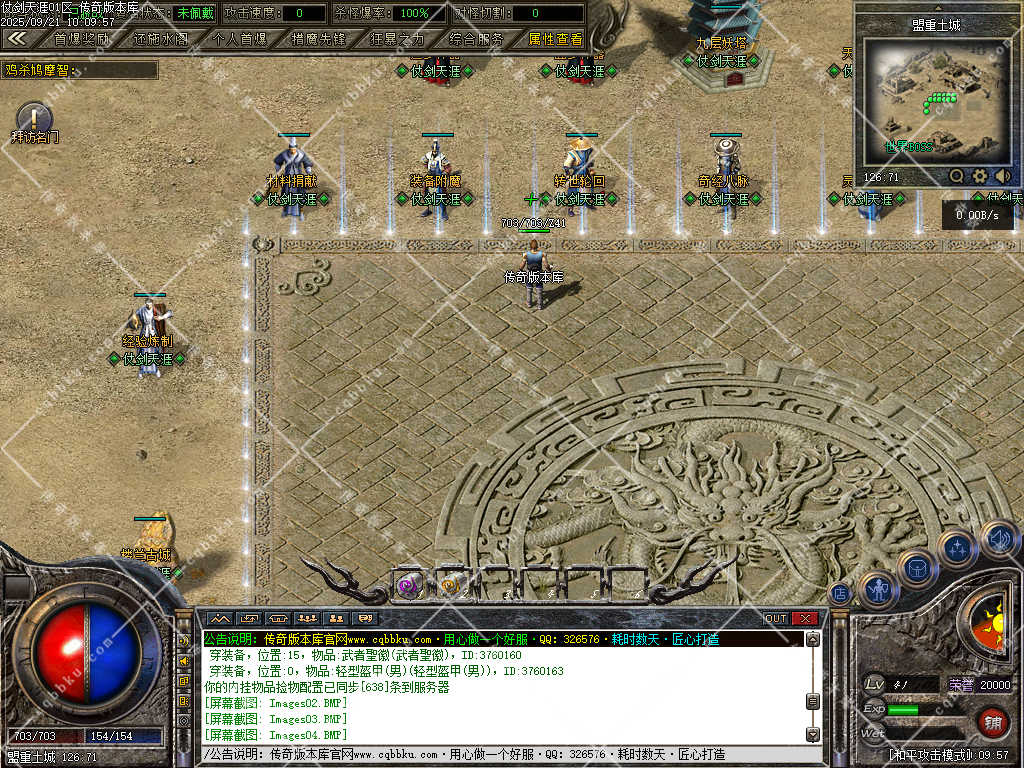
Task: Open the red 铺 shop button
Action: click(x=993, y=720)
